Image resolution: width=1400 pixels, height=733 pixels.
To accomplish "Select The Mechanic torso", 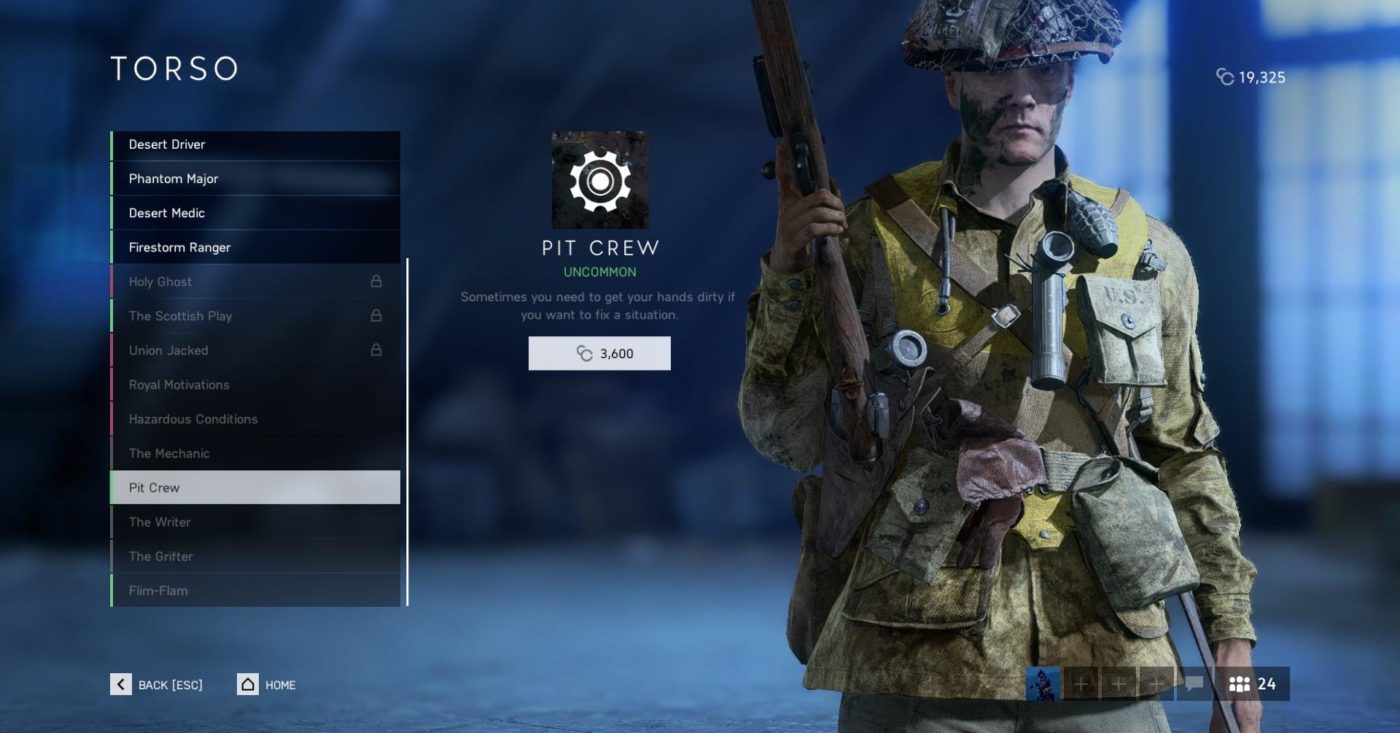I will (x=255, y=453).
